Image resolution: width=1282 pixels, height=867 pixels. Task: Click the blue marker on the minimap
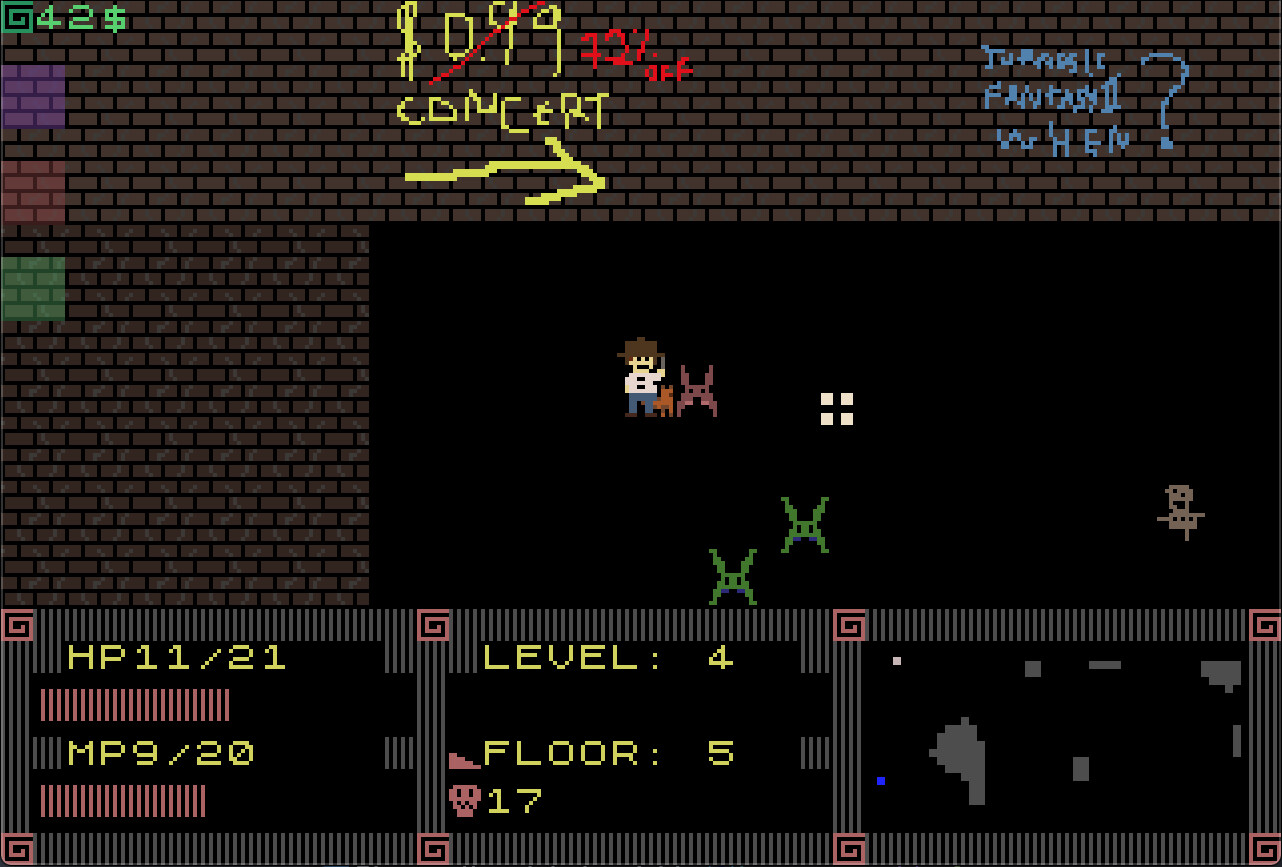pyautogui.click(x=881, y=781)
